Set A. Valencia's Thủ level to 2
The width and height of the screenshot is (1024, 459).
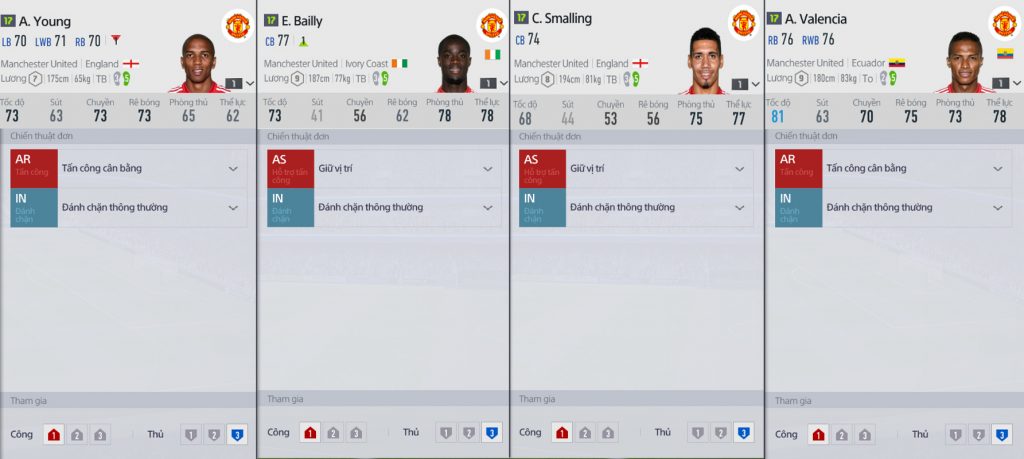click(978, 435)
